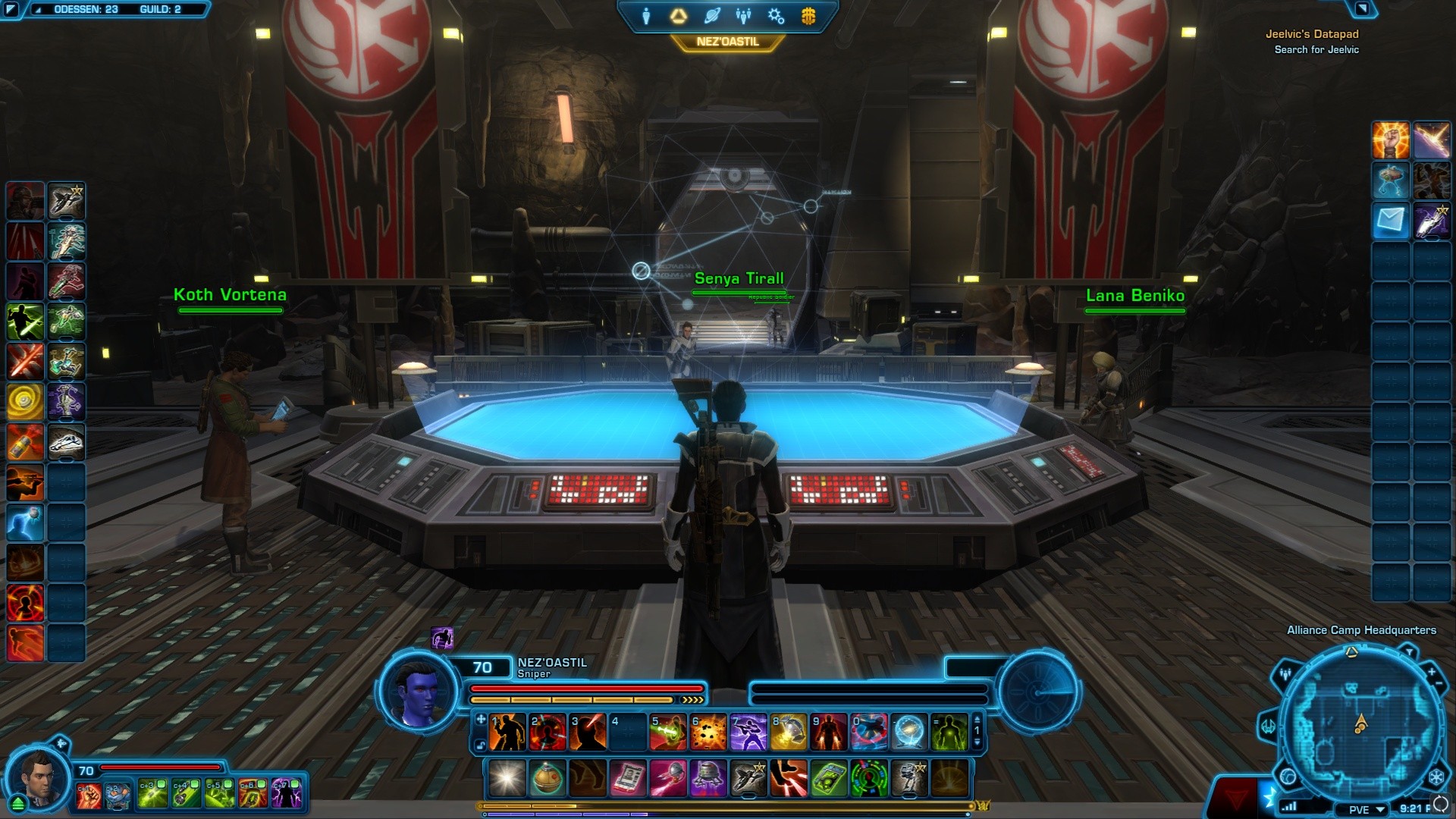Open the PVE mode dropdown
The height and width of the screenshot is (819, 1456).
(1367, 809)
